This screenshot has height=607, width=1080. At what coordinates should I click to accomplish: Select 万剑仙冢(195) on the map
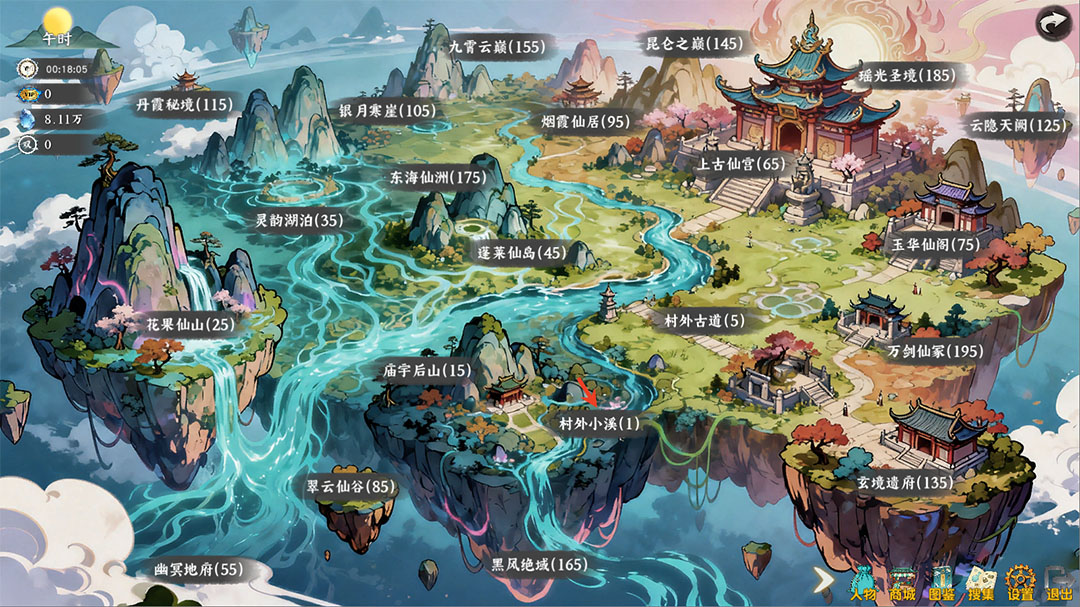[935, 352]
